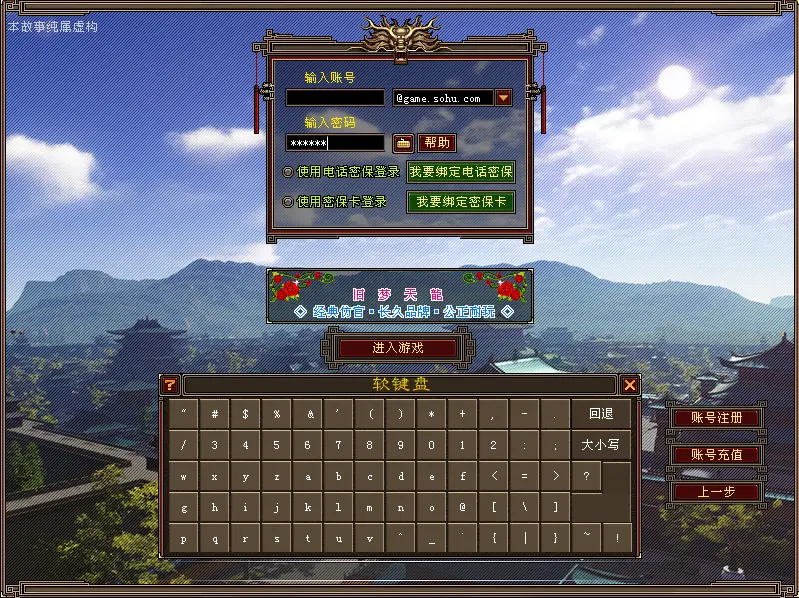Toggle the soft keyboard icon beside password
799x598 pixels.
point(402,143)
